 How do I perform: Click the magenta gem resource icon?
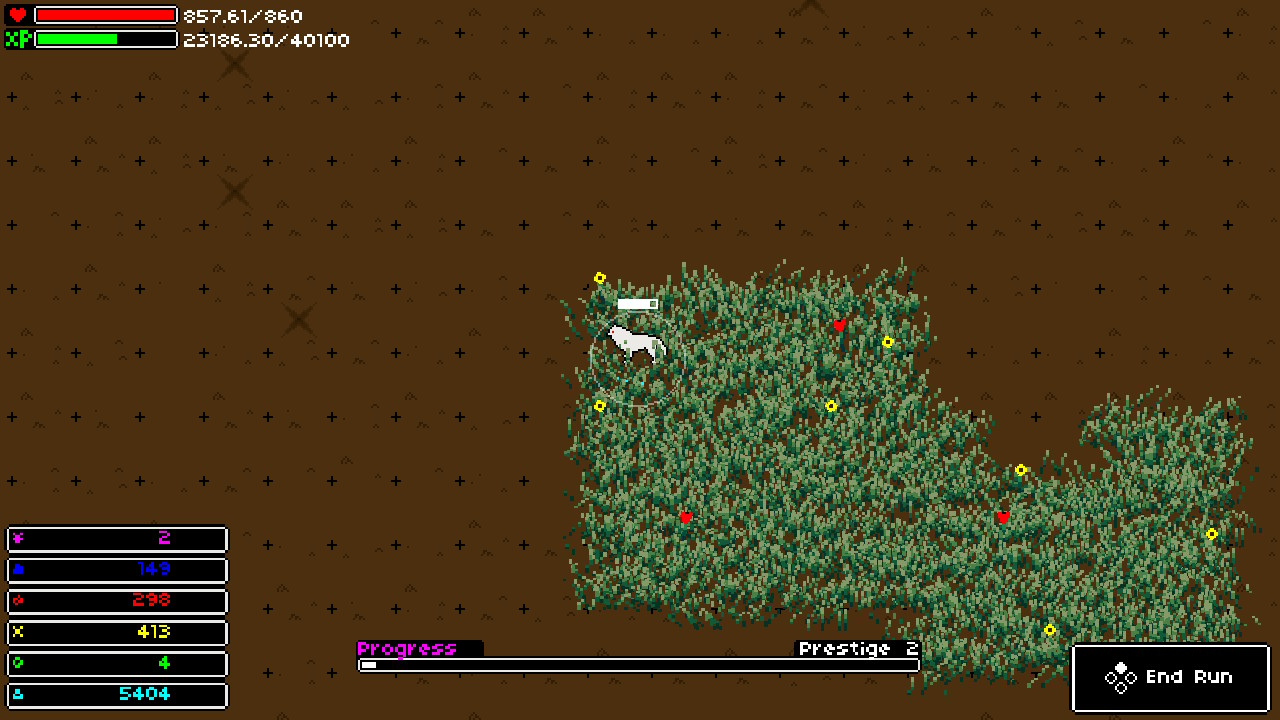(17, 539)
